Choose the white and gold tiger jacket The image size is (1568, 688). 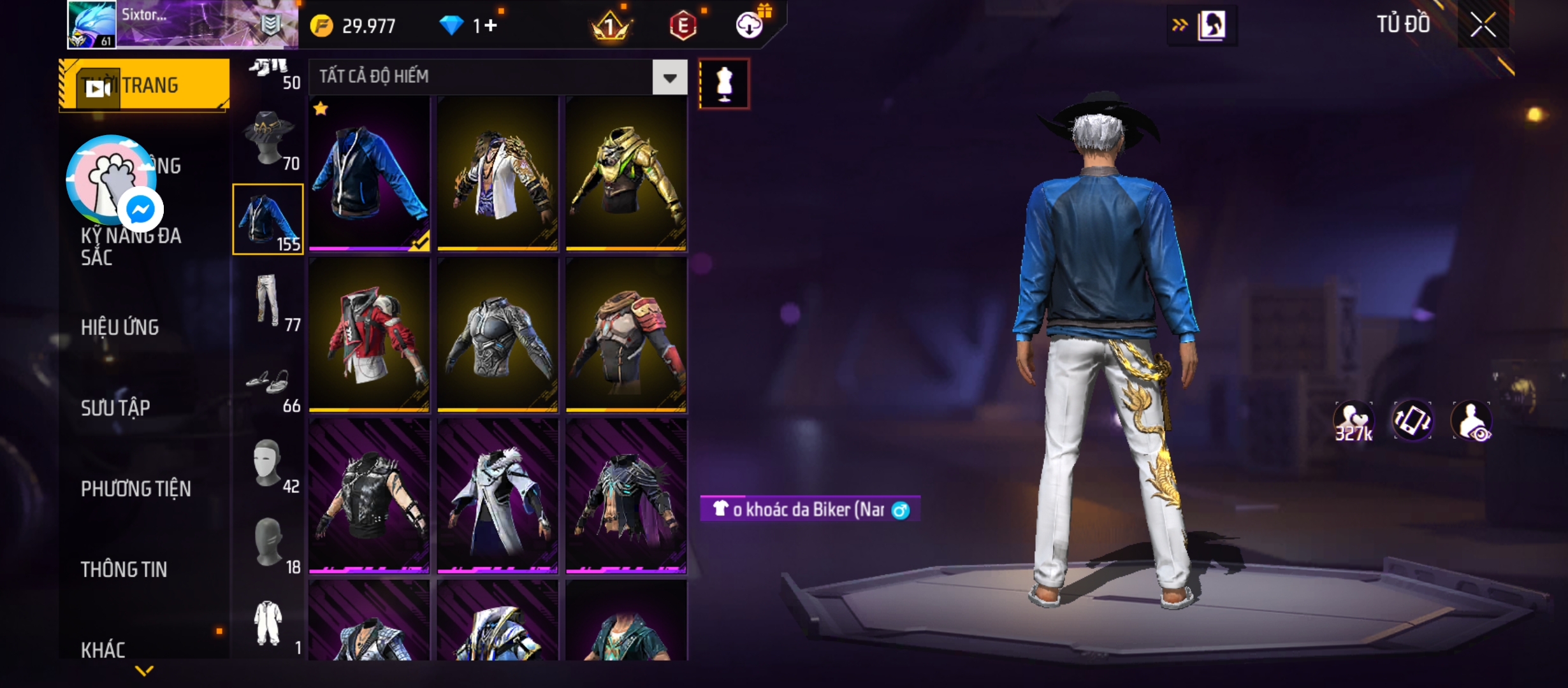[x=498, y=173]
